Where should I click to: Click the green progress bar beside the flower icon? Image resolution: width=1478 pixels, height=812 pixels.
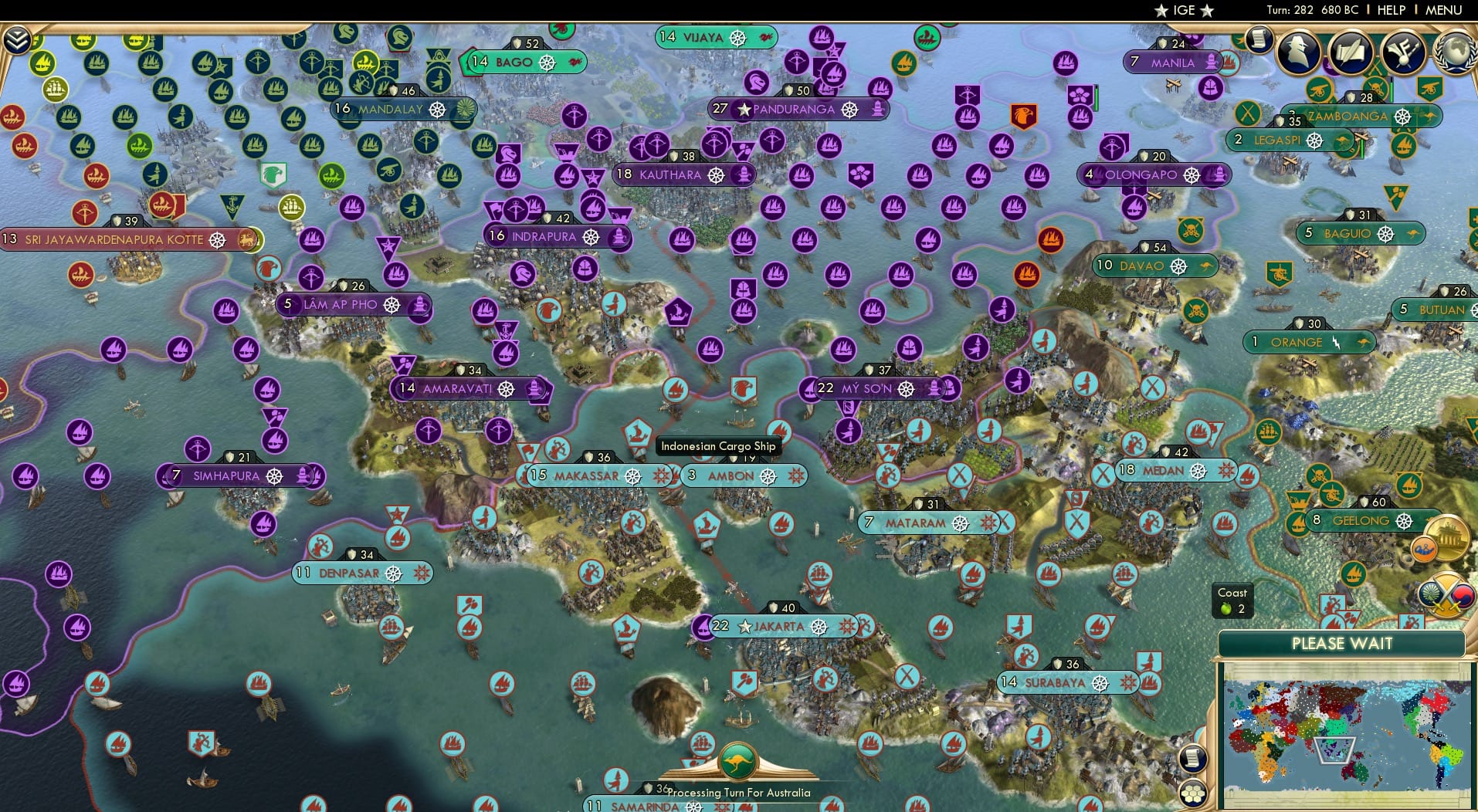(x=1097, y=99)
